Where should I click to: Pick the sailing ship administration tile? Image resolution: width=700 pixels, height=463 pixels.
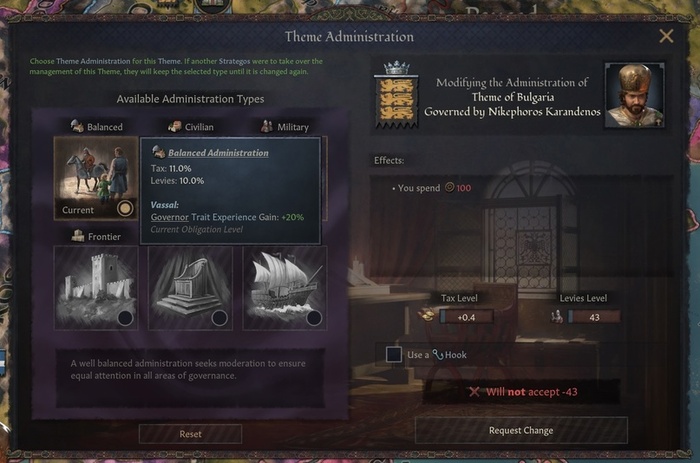284,288
